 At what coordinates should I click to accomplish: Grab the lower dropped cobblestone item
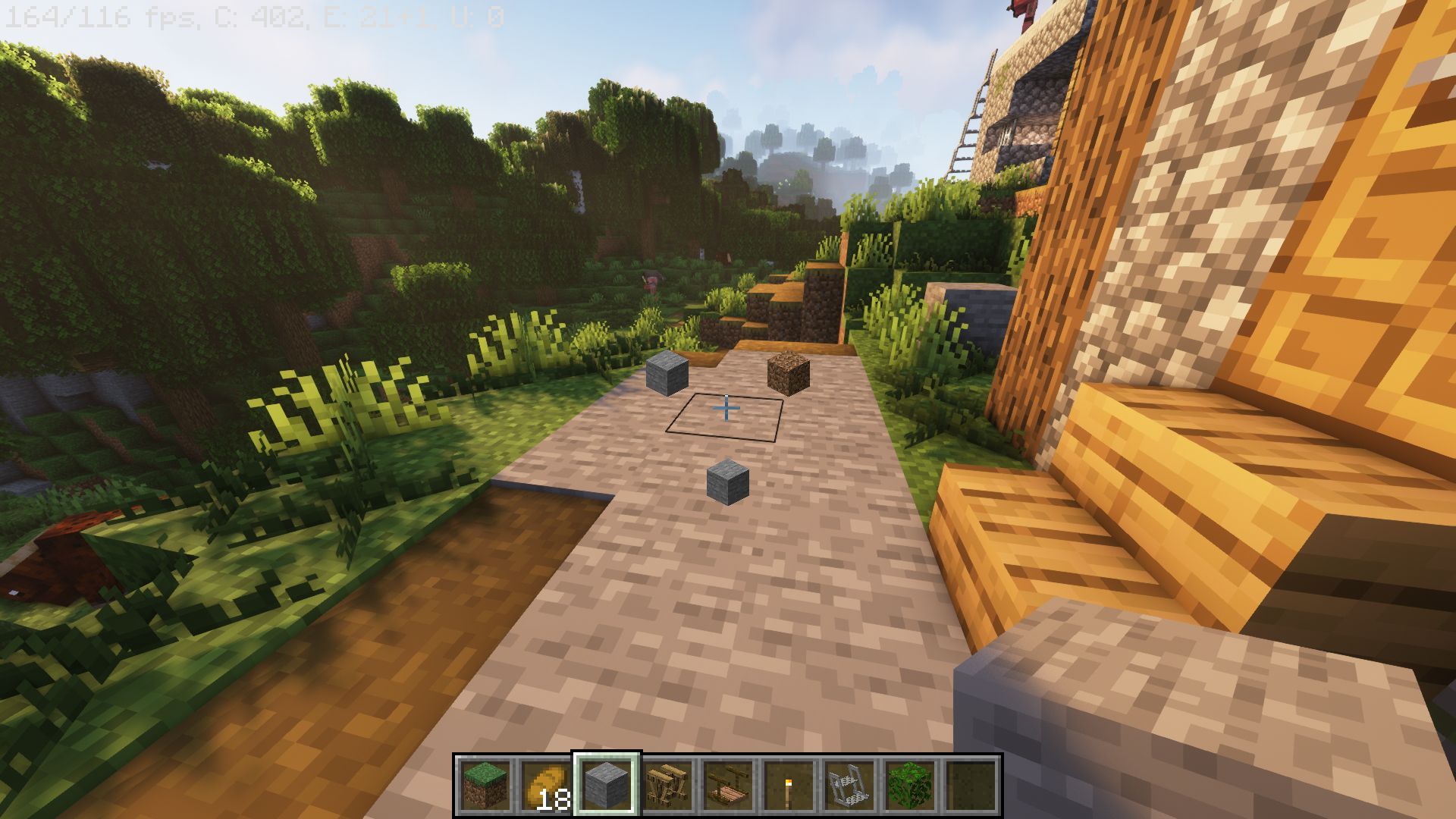(727, 483)
